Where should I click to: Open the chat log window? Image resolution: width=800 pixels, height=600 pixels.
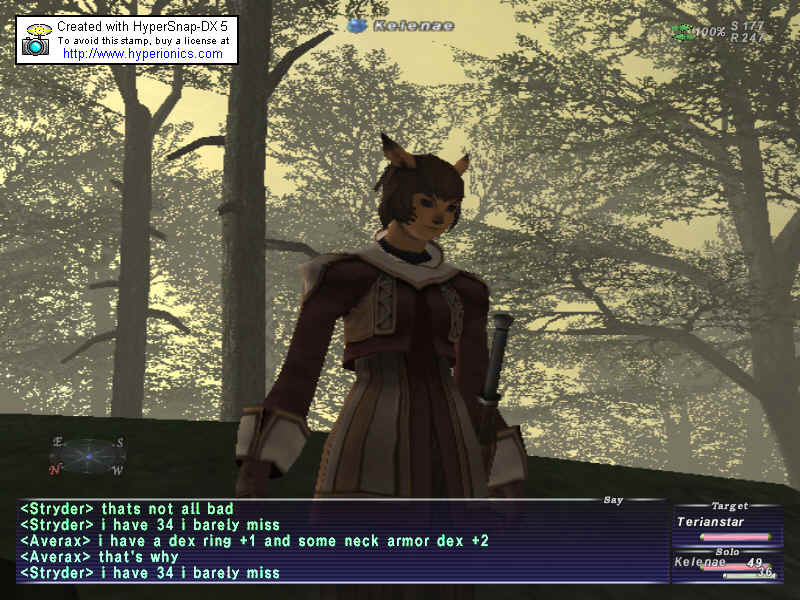[x=340, y=540]
